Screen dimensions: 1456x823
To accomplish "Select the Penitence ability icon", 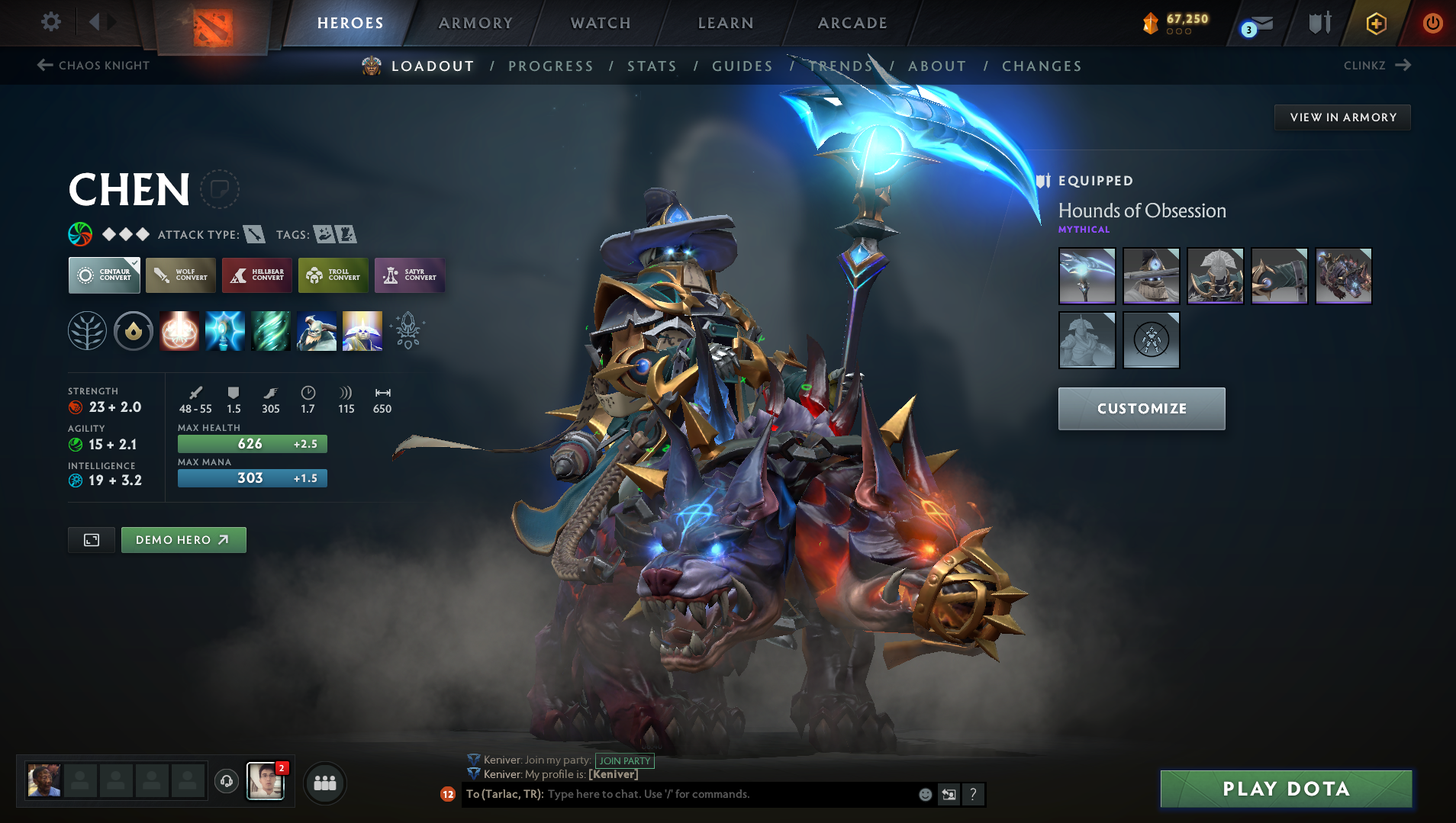I will [179, 331].
